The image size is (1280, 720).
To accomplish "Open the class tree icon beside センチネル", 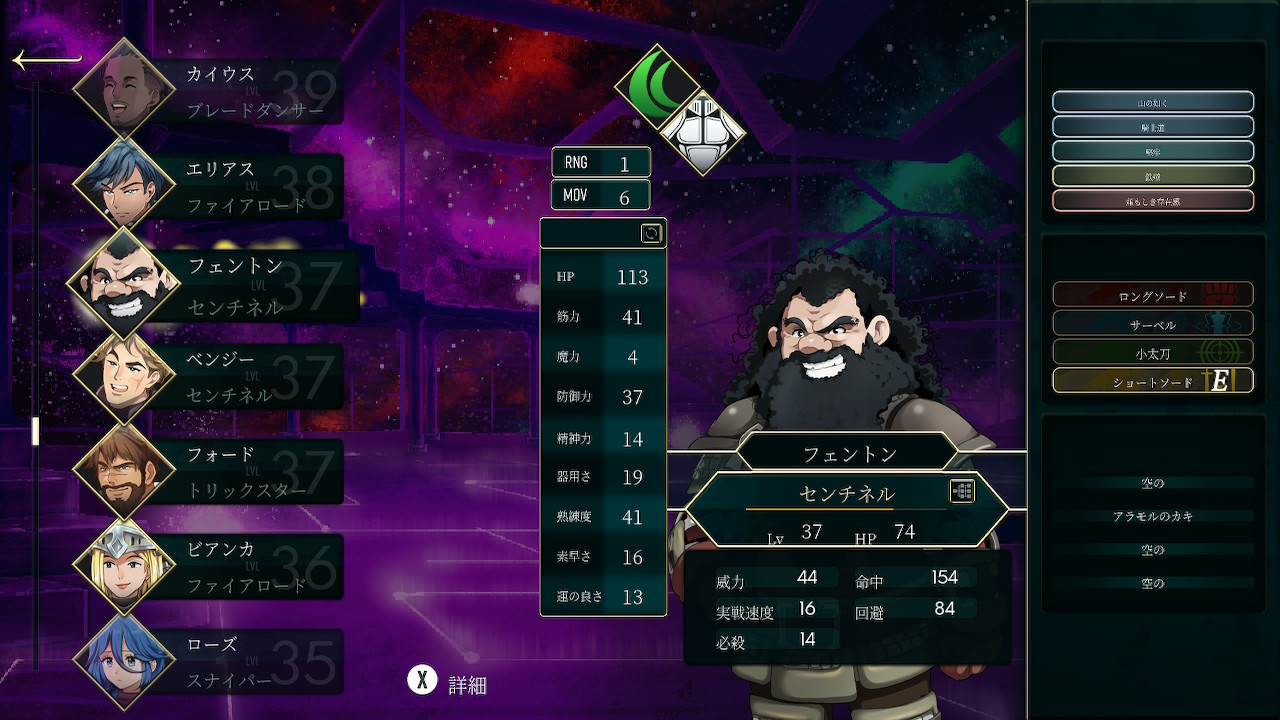I will pos(962,491).
